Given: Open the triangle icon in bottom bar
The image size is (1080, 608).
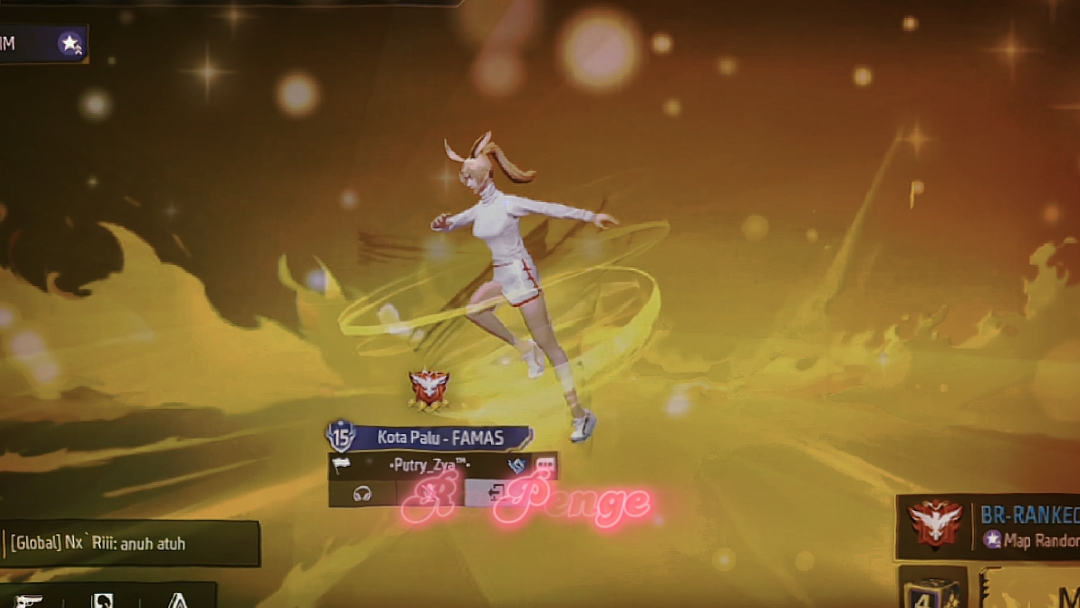Looking at the screenshot, I should [177, 600].
